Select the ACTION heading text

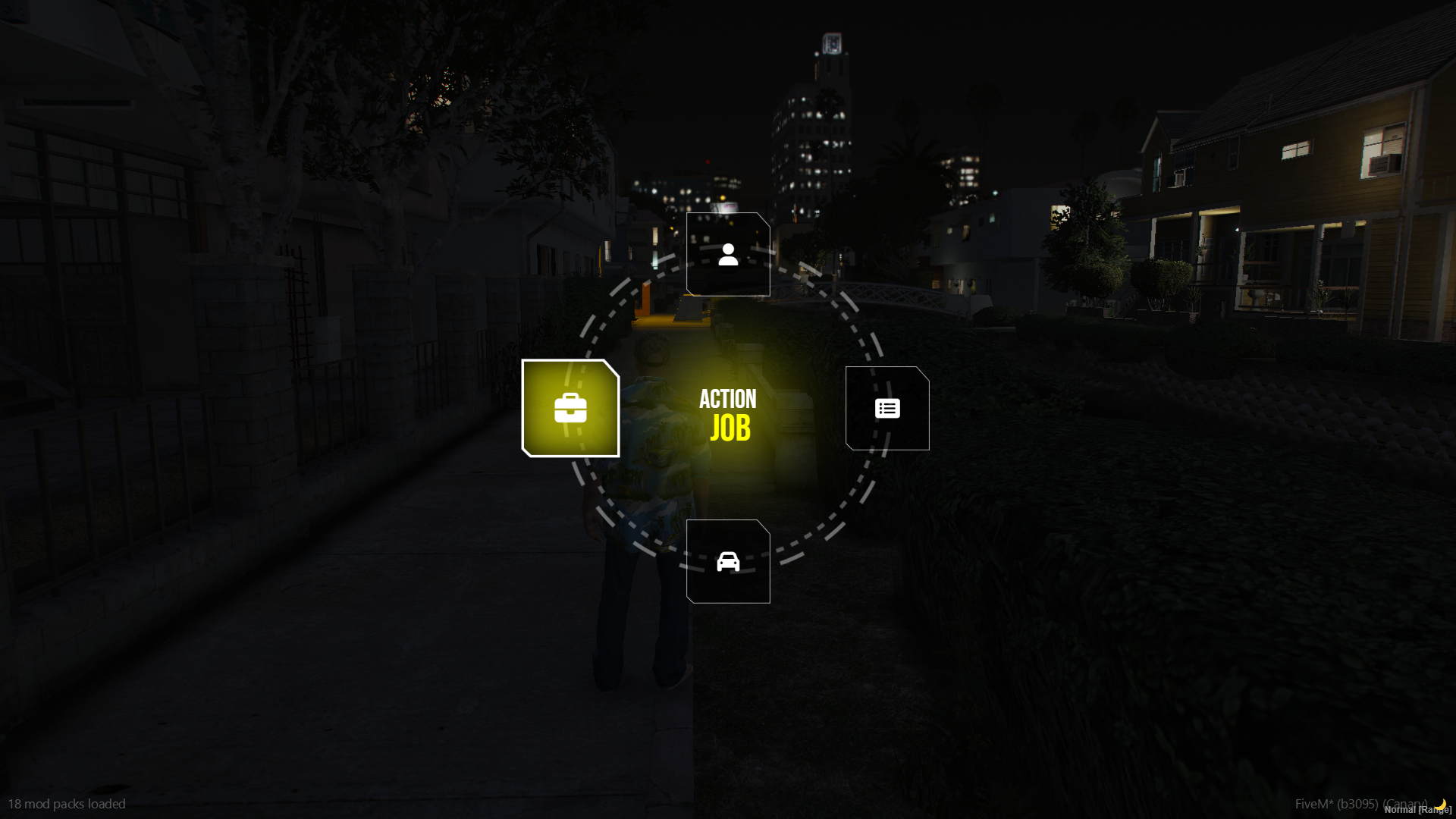click(729, 399)
